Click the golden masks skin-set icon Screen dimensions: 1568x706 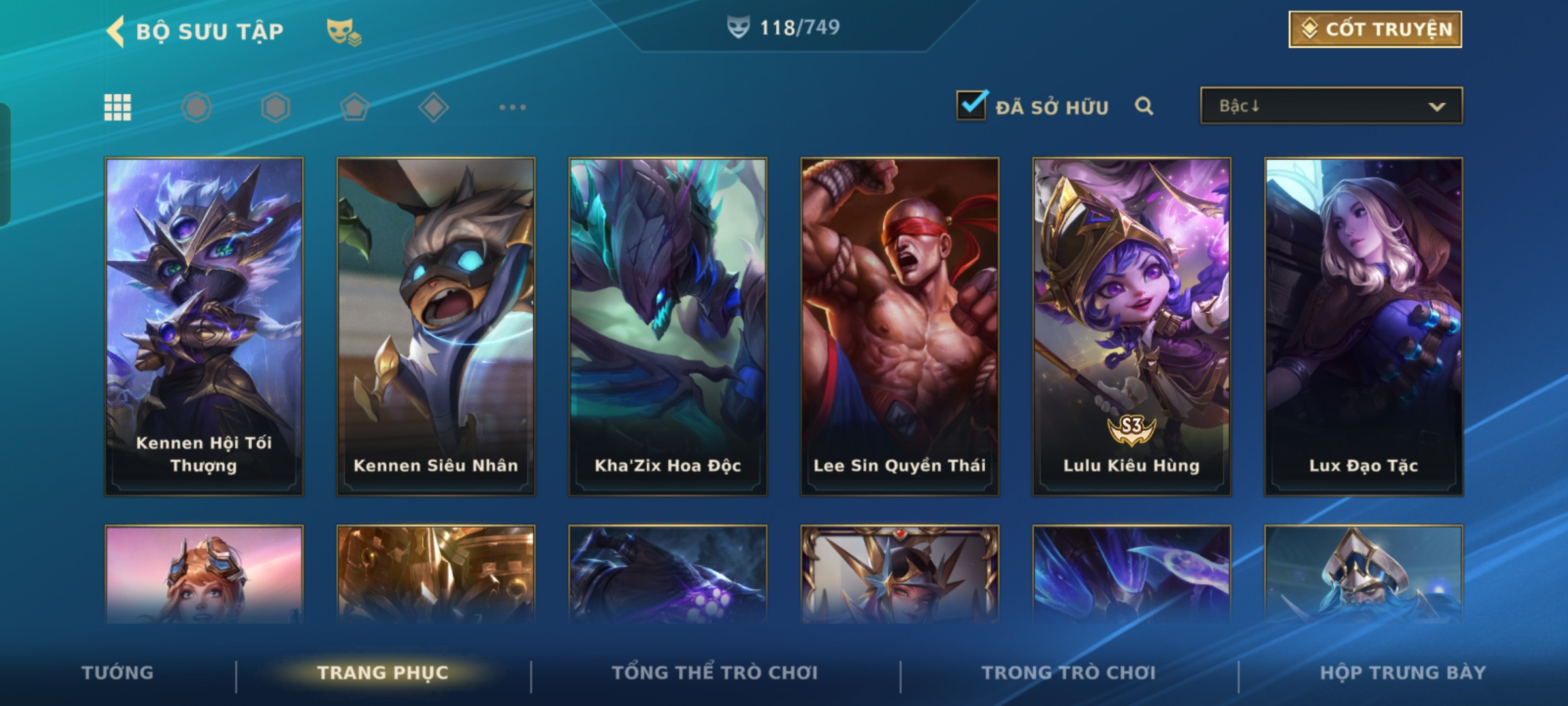344,31
